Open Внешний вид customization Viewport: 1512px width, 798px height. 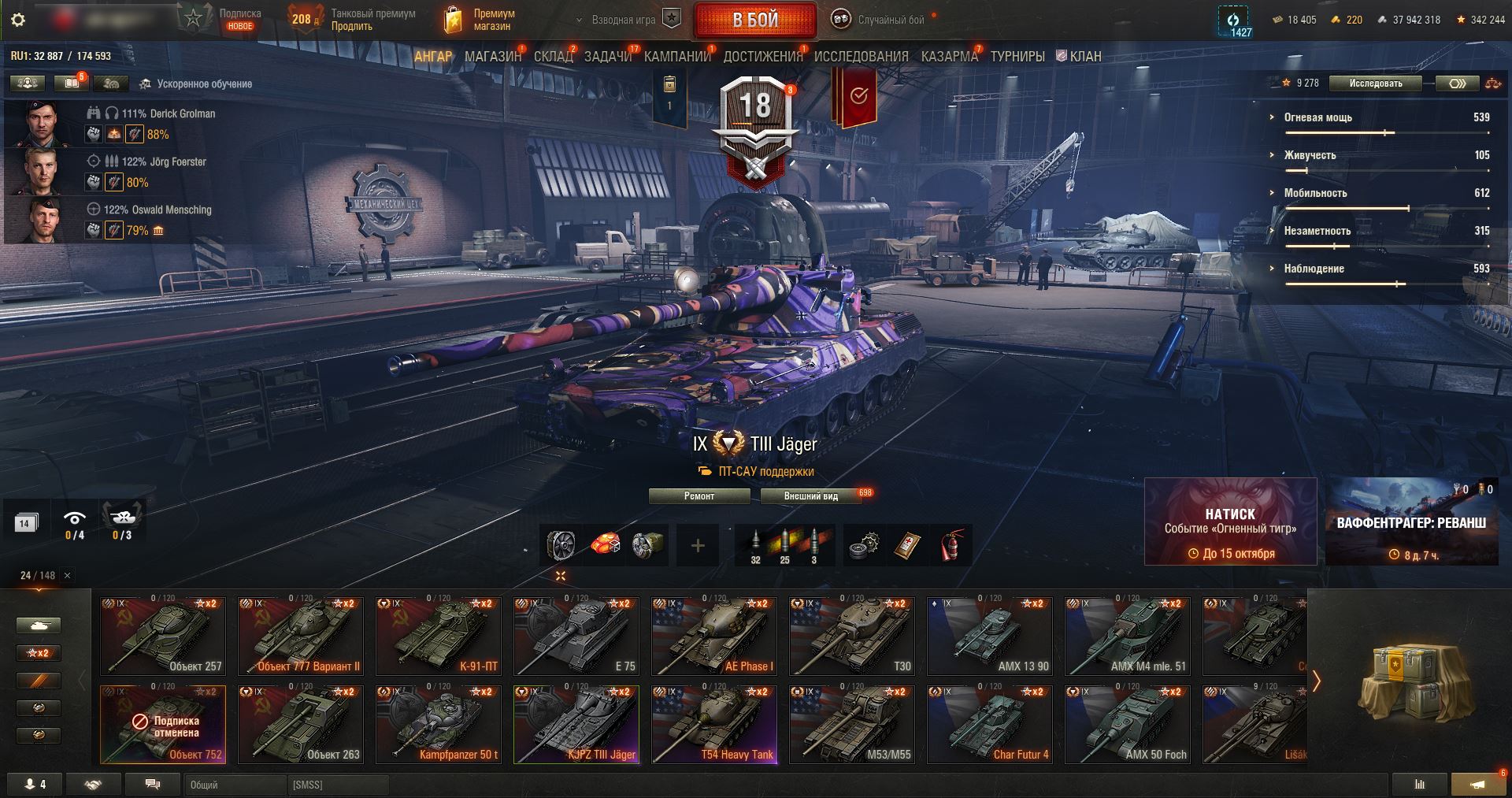(810, 496)
